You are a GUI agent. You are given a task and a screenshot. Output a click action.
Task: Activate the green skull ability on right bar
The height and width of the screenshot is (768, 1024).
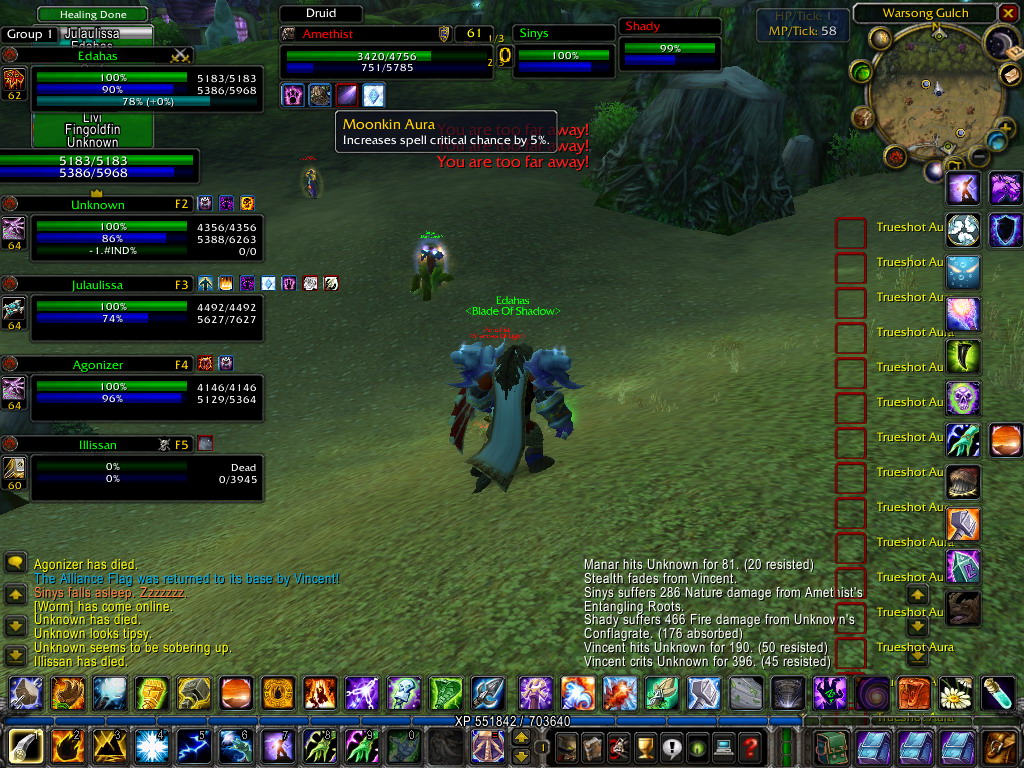pyautogui.click(x=963, y=399)
